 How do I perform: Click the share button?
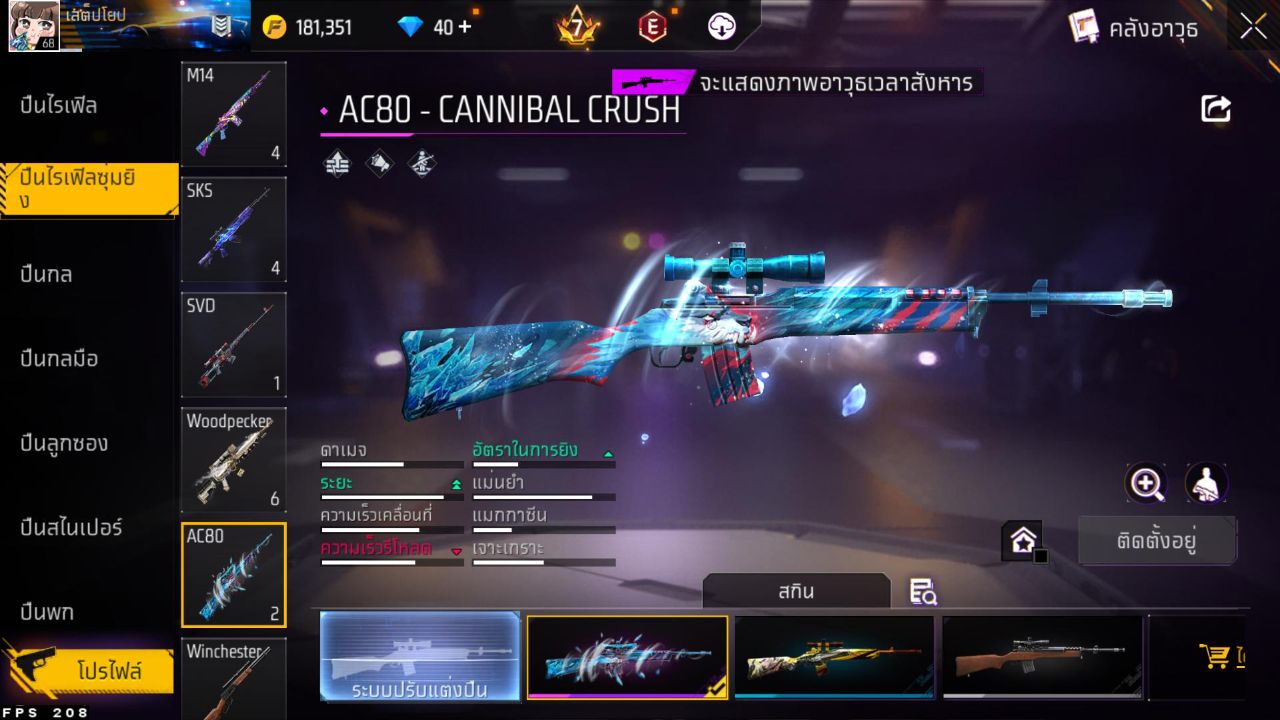[x=1216, y=109]
